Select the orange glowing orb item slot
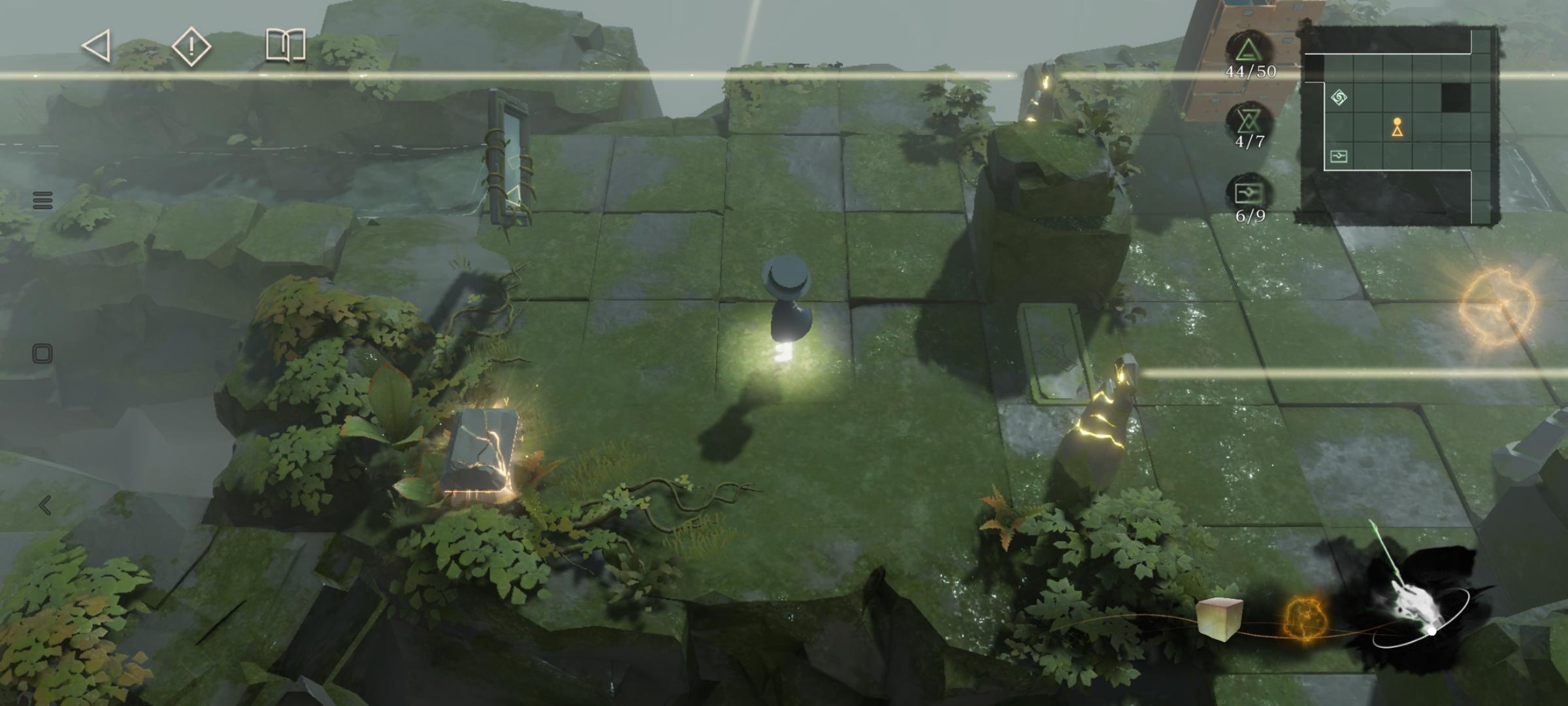 point(1304,619)
